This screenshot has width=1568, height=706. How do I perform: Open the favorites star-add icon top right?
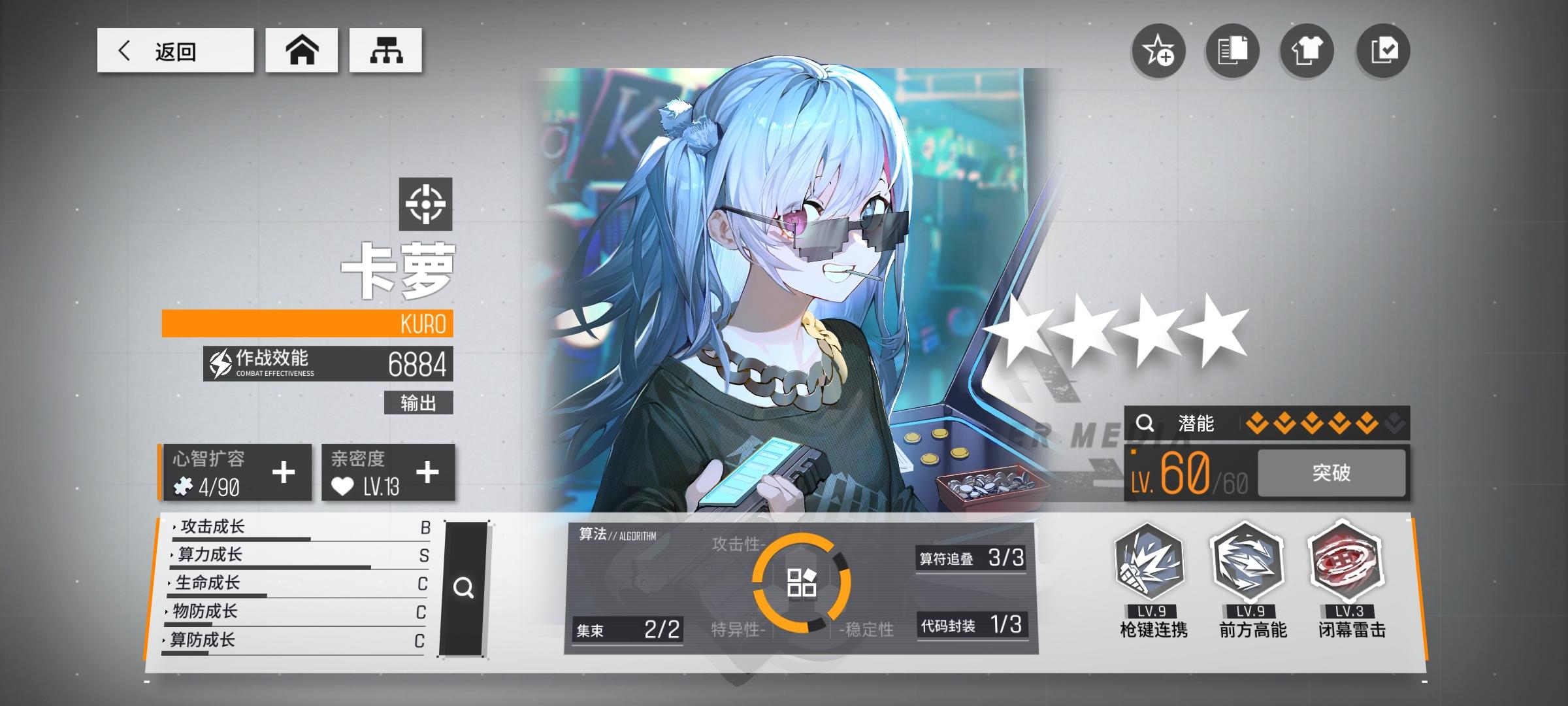click(x=1160, y=51)
